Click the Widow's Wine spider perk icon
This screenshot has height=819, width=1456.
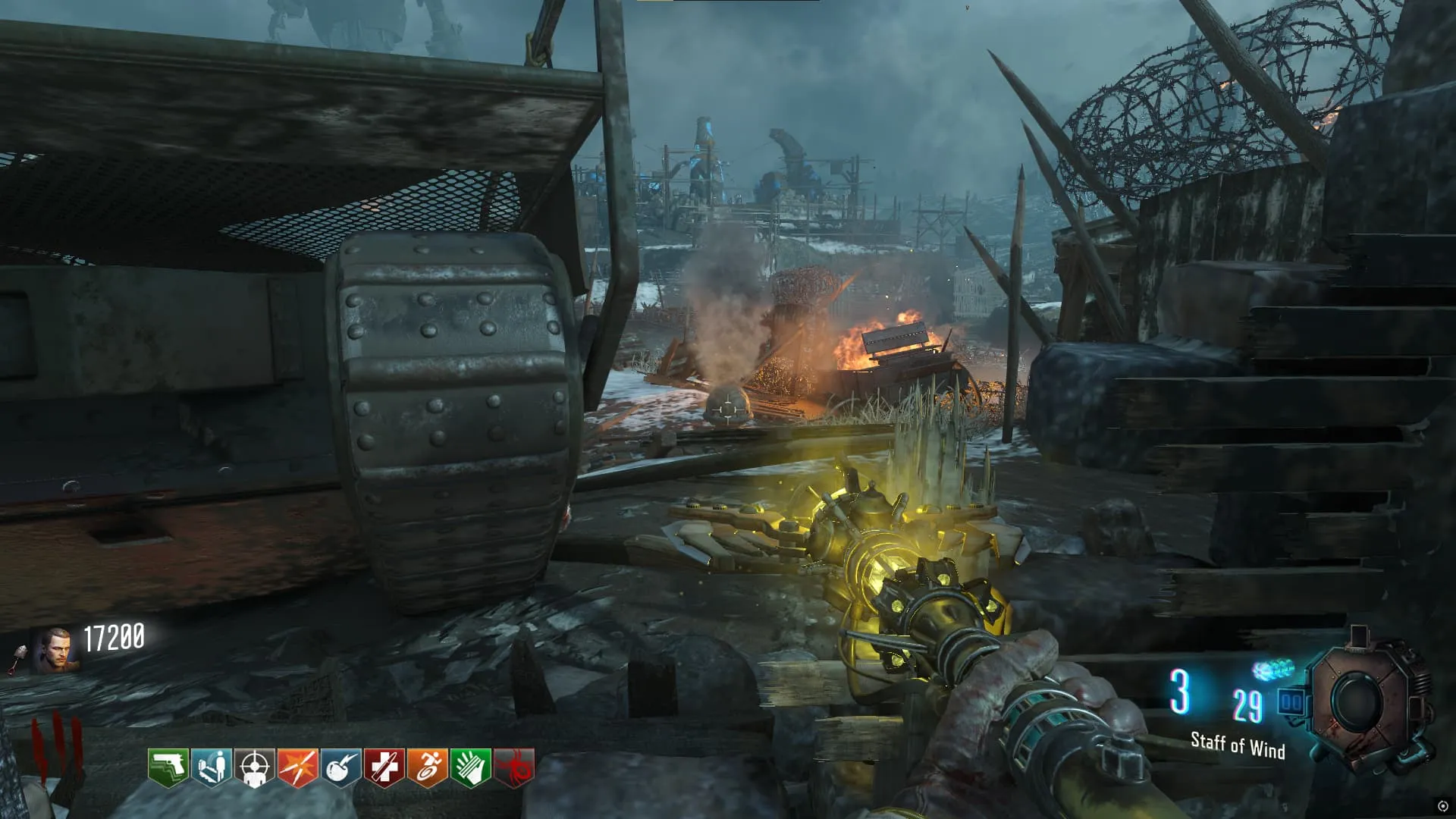514,767
